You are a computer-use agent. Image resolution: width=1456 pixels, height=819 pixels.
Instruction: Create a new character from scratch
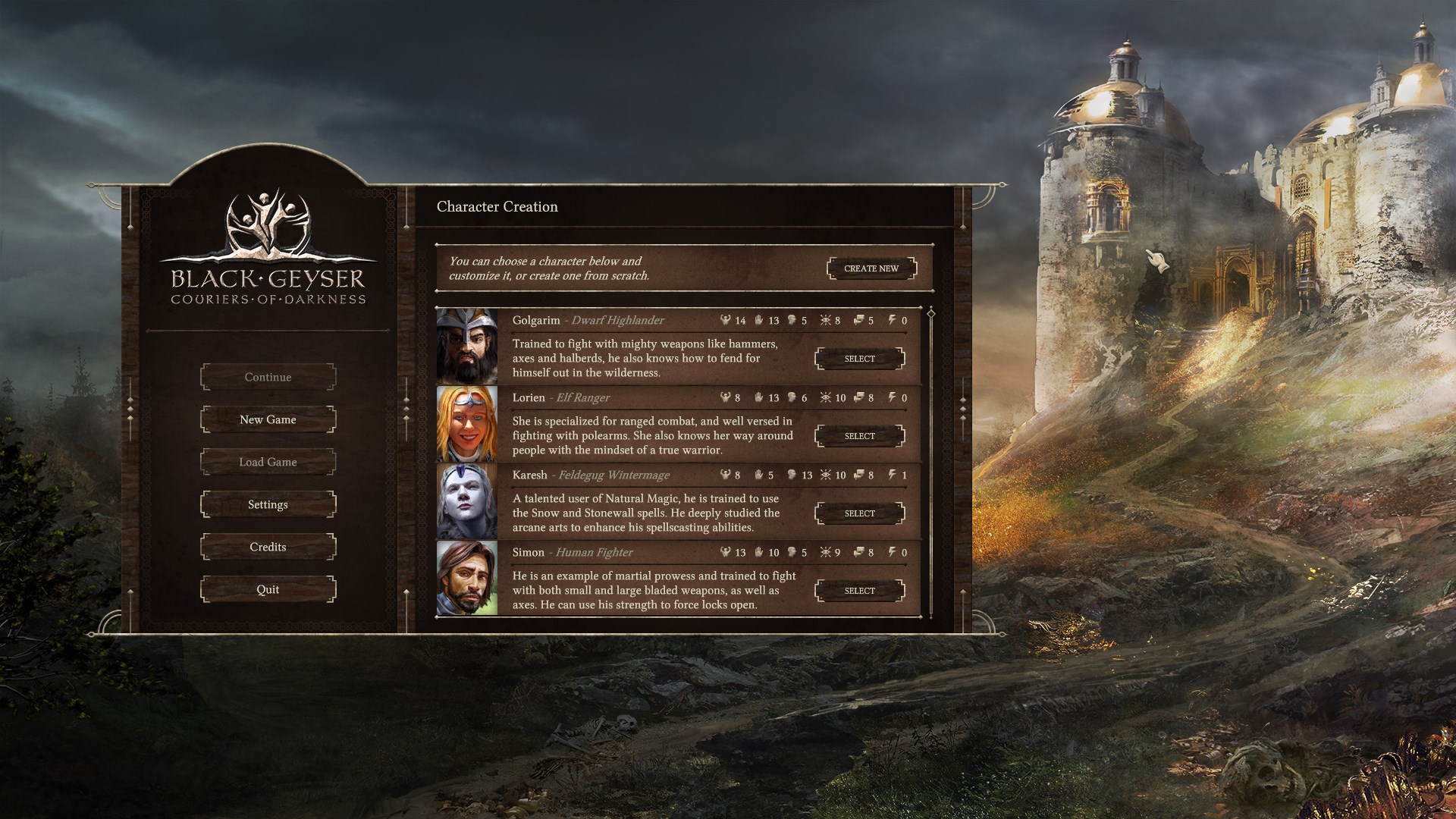pyautogui.click(x=871, y=268)
